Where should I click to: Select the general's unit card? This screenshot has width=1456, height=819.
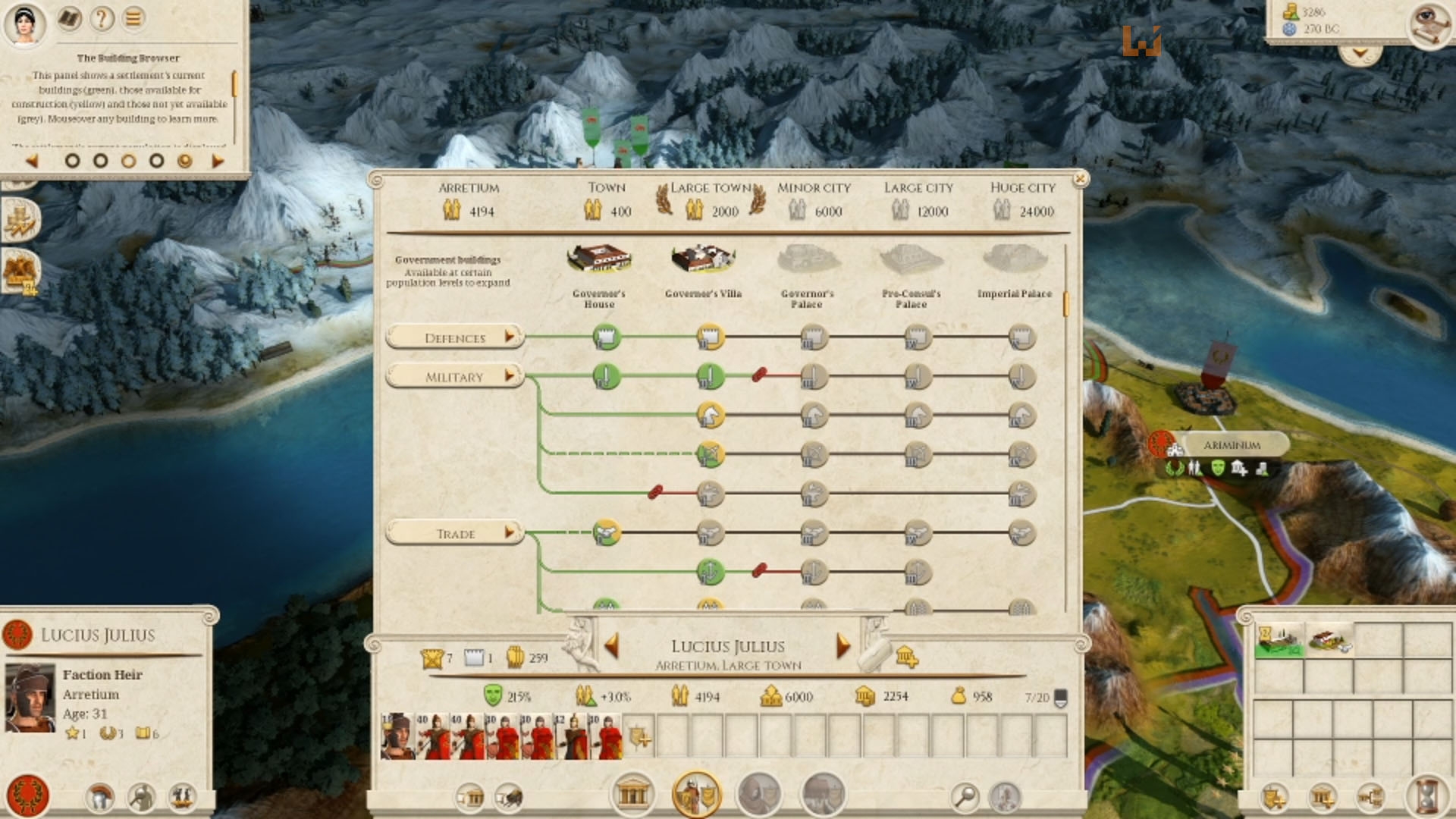(x=397, y=736)
